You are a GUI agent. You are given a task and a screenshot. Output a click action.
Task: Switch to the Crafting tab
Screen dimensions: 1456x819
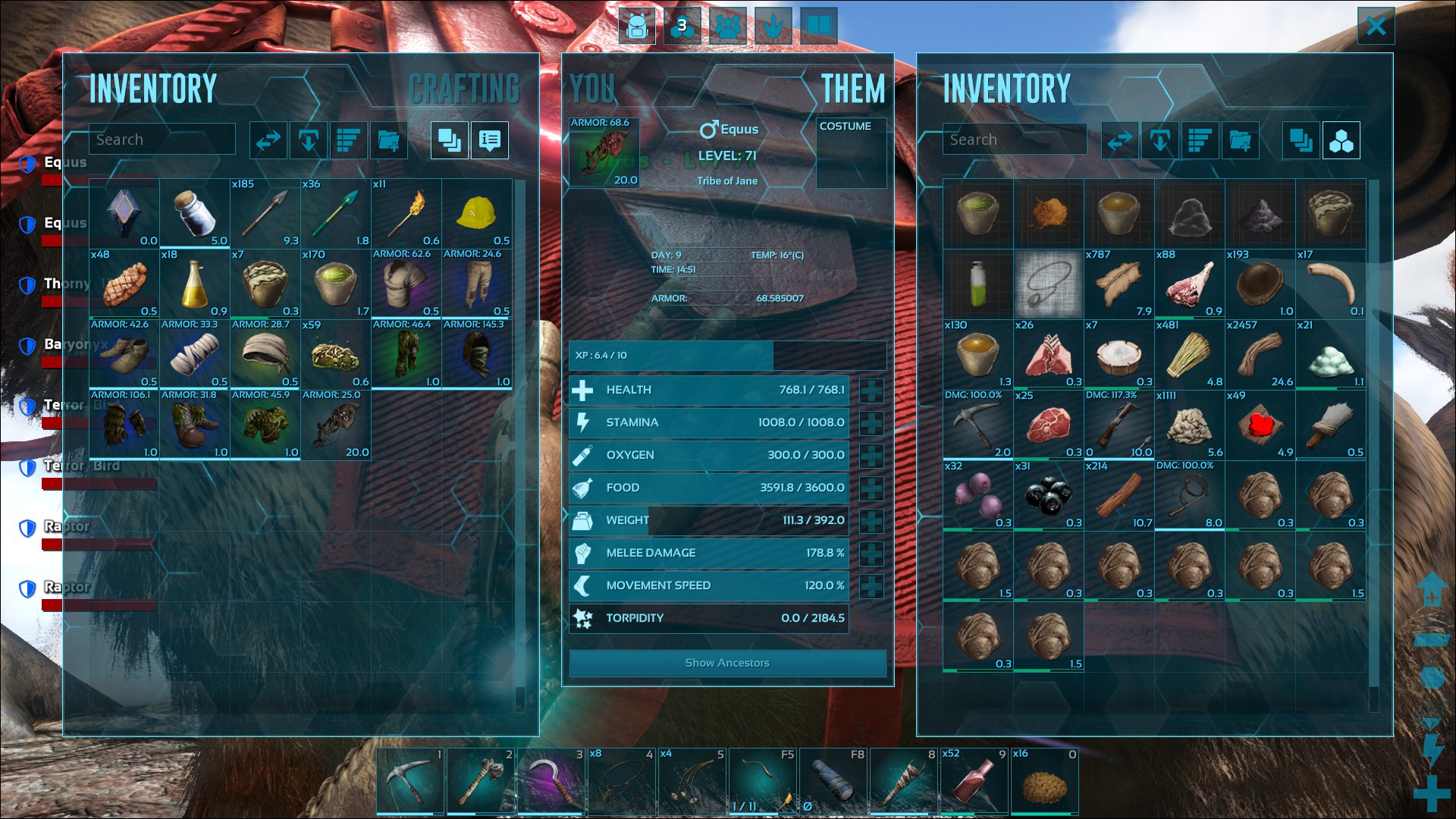point(464,89)
